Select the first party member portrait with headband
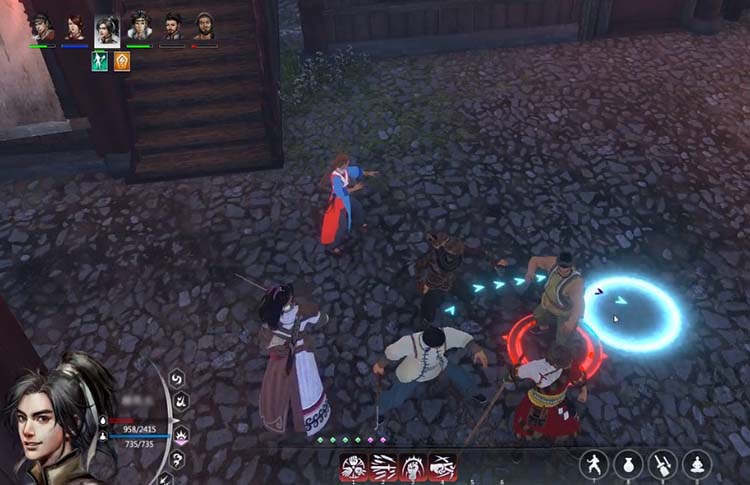Screen dimensions: 750x485 pyautogui.click(x=42, y=27)
